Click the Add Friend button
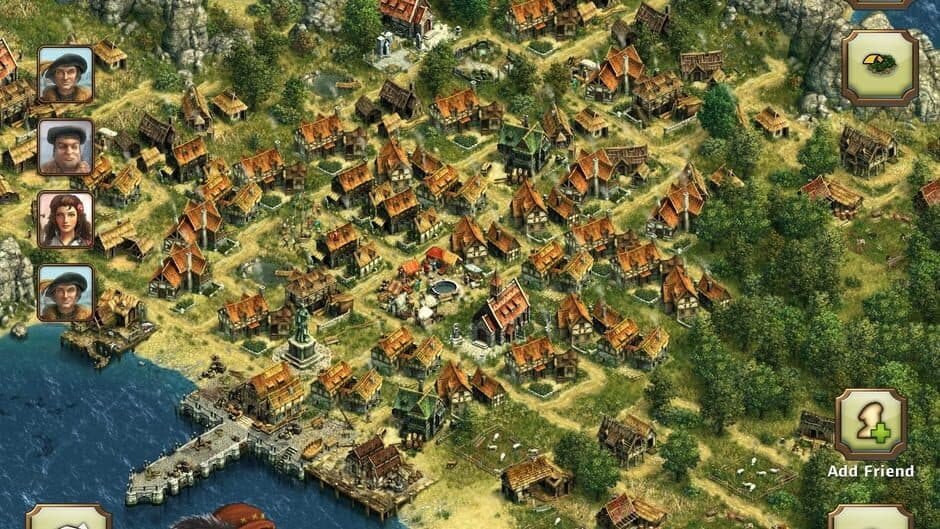This screenshot has height=529, width=940. tap(870, 425)
